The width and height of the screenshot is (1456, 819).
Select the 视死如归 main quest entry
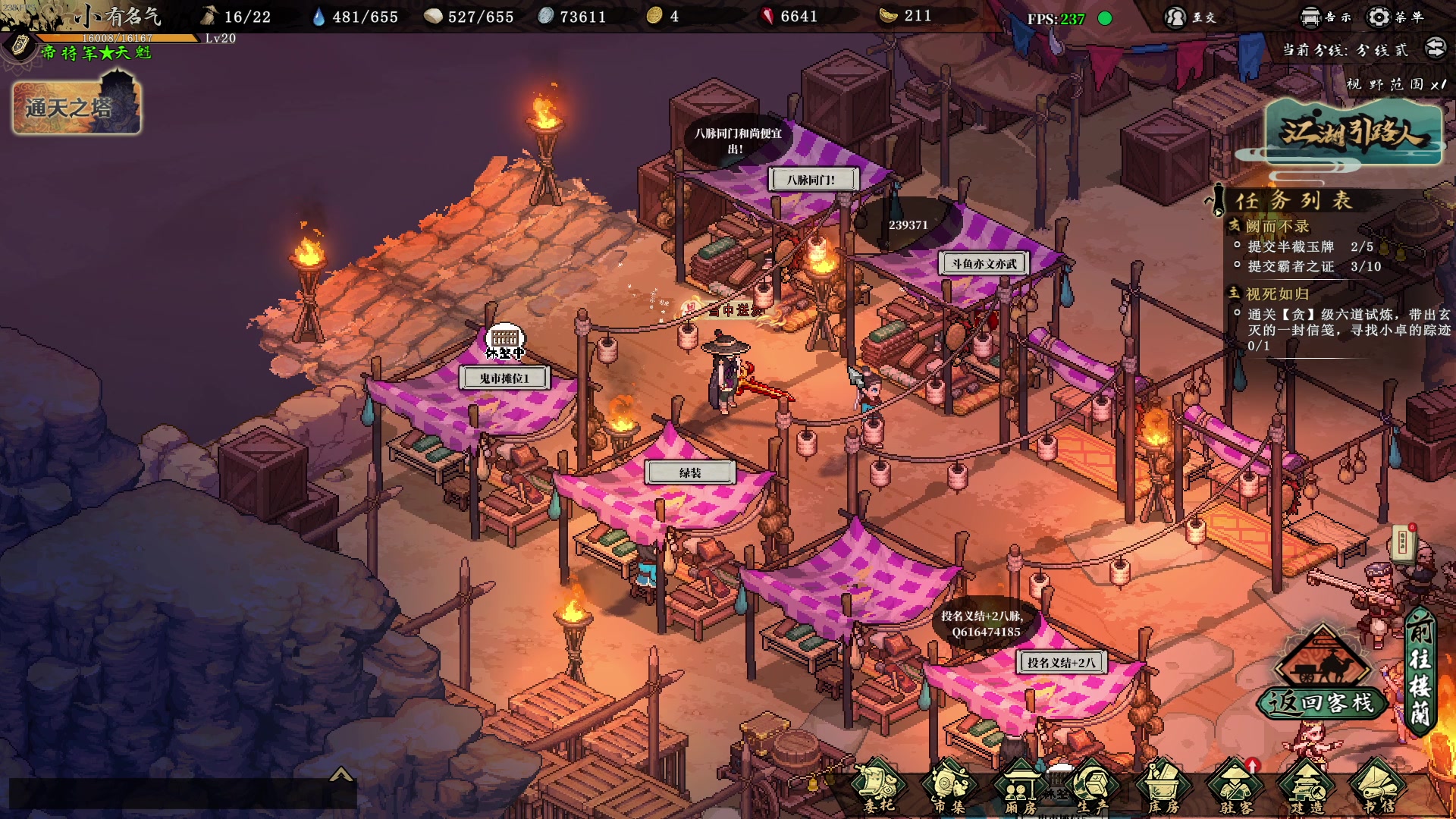point(1277,293)
